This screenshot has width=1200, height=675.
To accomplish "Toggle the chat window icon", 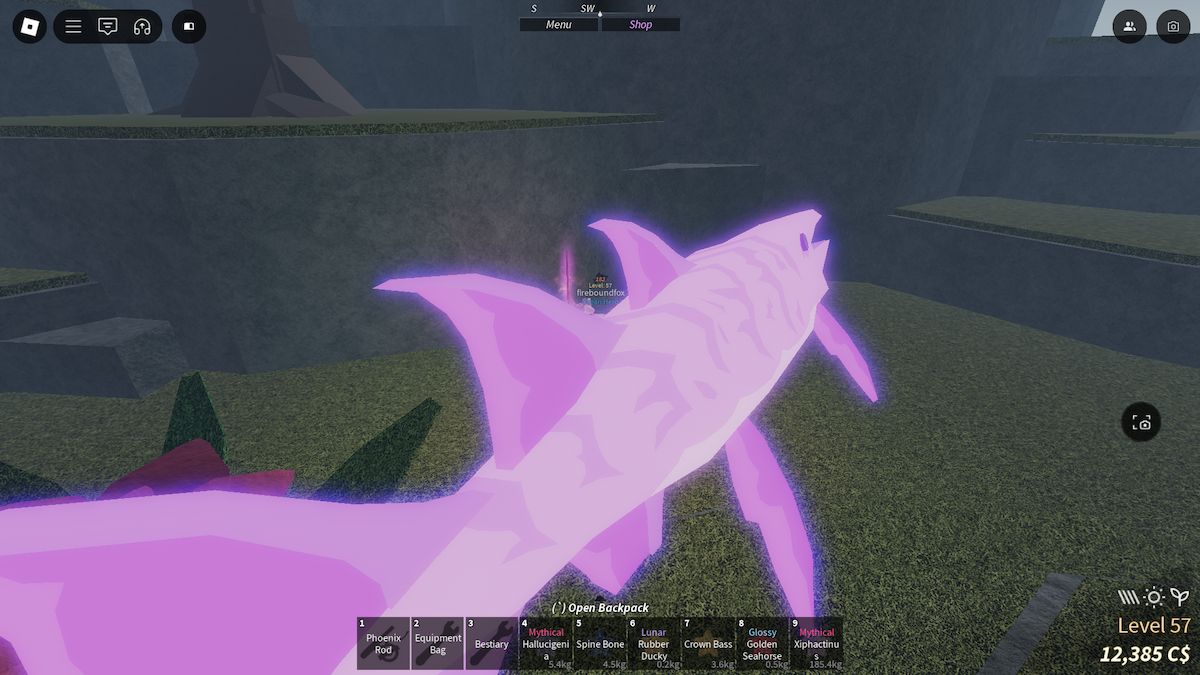I will point(107,26).
